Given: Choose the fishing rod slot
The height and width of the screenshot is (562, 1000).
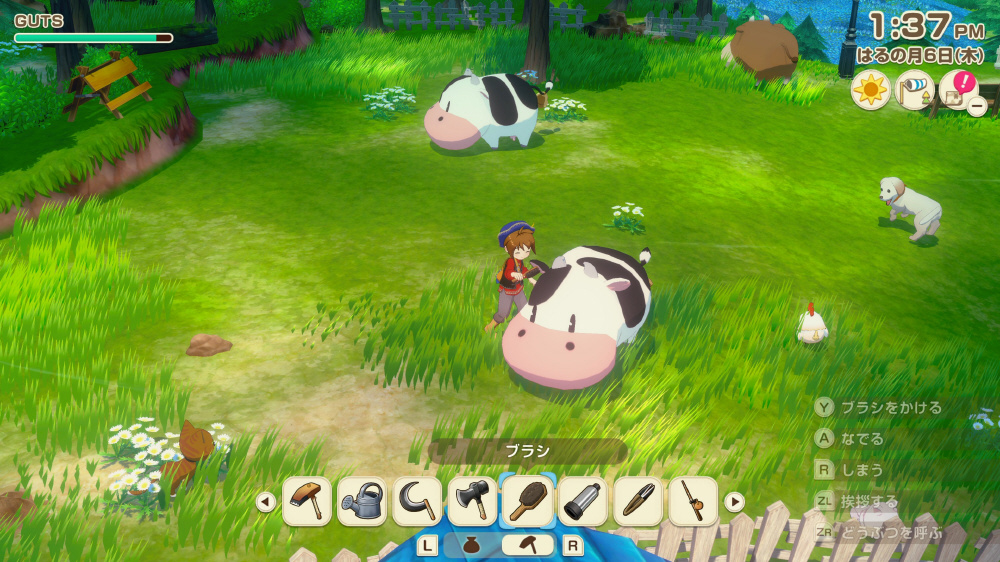Looking at the screenshot, I should [x=693, y=501].
